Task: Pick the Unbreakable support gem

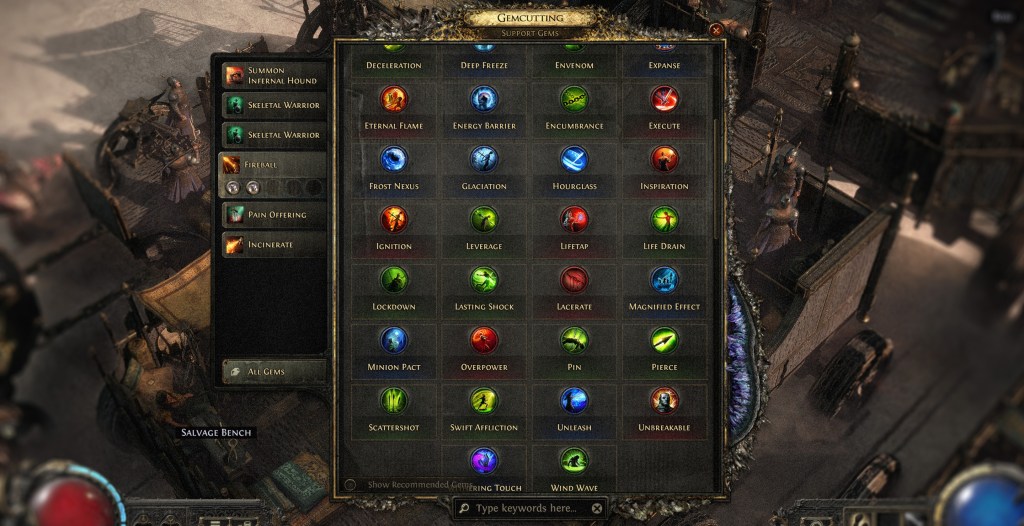Action: click(x=664, y=400)
